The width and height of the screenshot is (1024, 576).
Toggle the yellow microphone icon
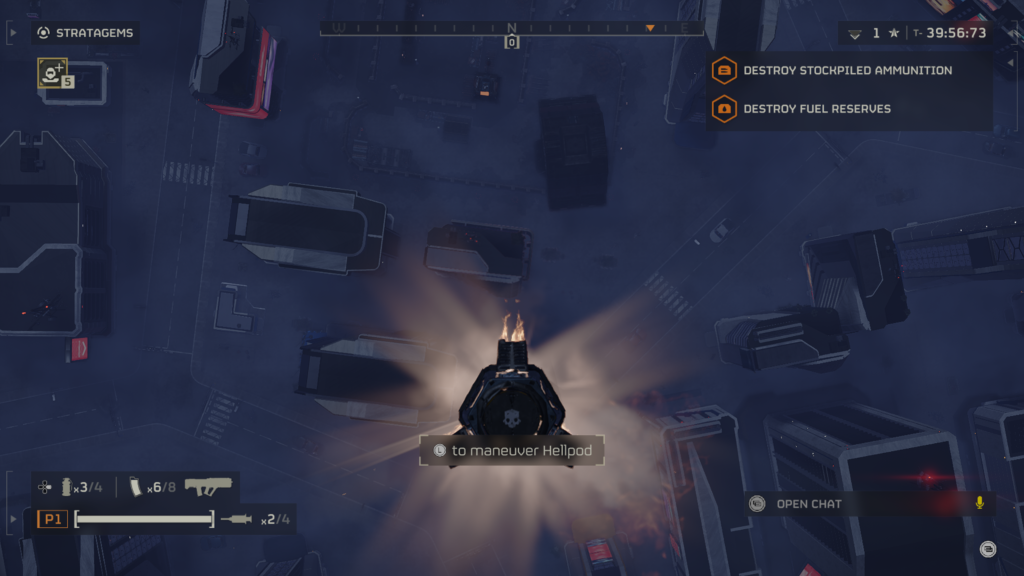pyautogui.click(x=980, y=503)
